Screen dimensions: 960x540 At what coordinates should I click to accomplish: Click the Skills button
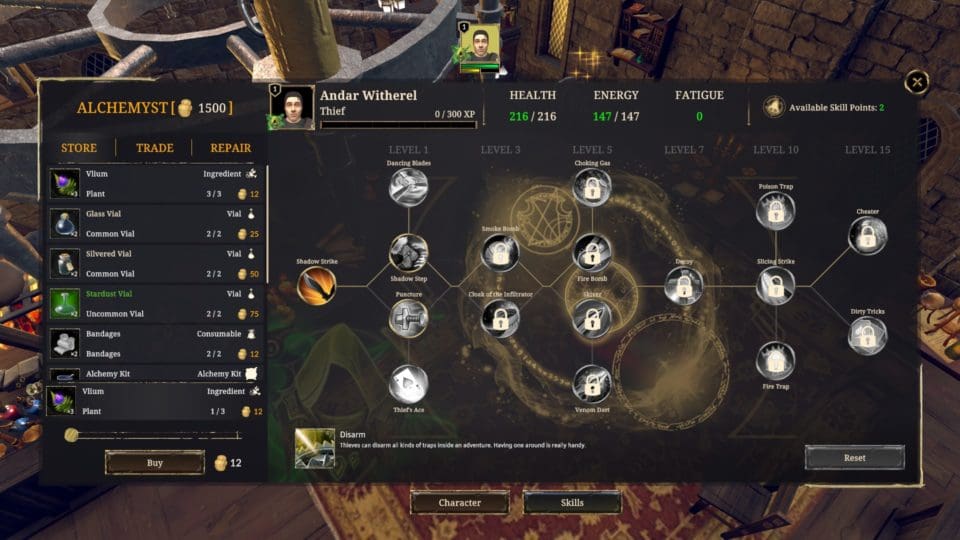click(x=571, y=502)
